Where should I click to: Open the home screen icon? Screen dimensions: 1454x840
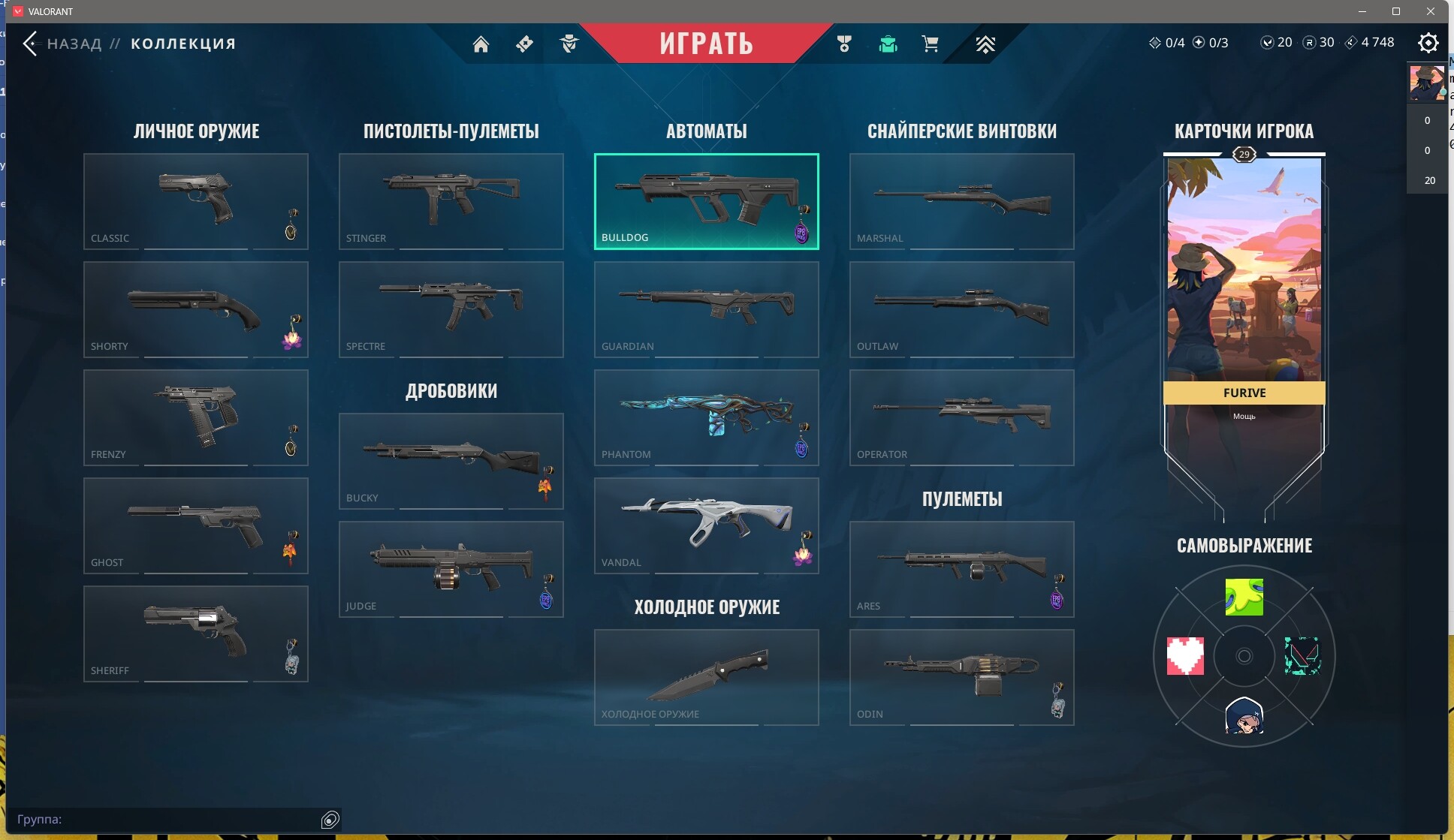pyautogui.click(x=481, y=44)
